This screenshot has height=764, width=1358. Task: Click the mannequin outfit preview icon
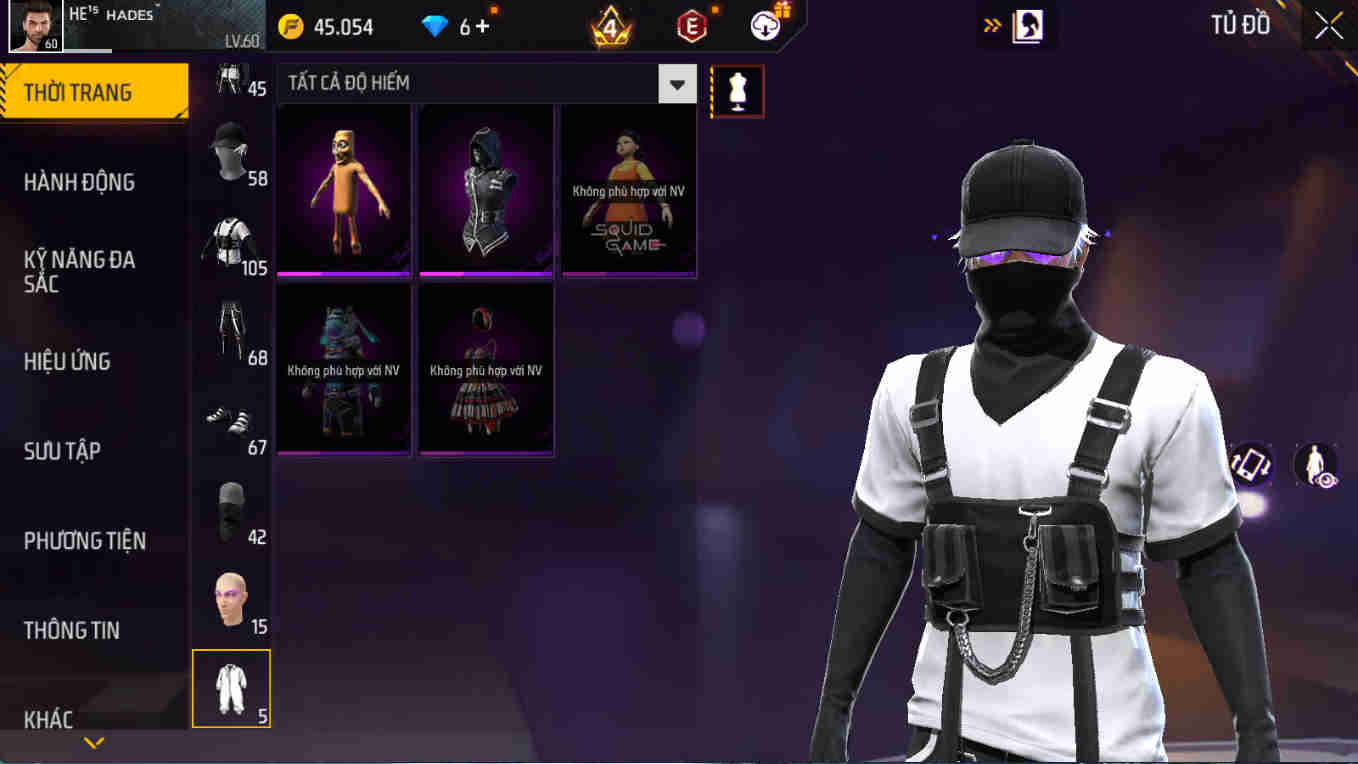[737, 90]
